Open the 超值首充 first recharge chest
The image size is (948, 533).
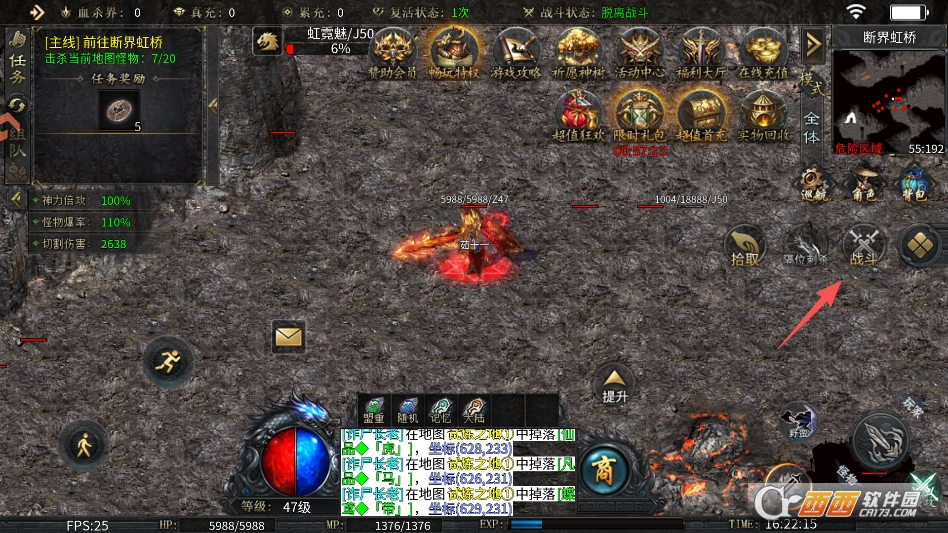(702, 114)
